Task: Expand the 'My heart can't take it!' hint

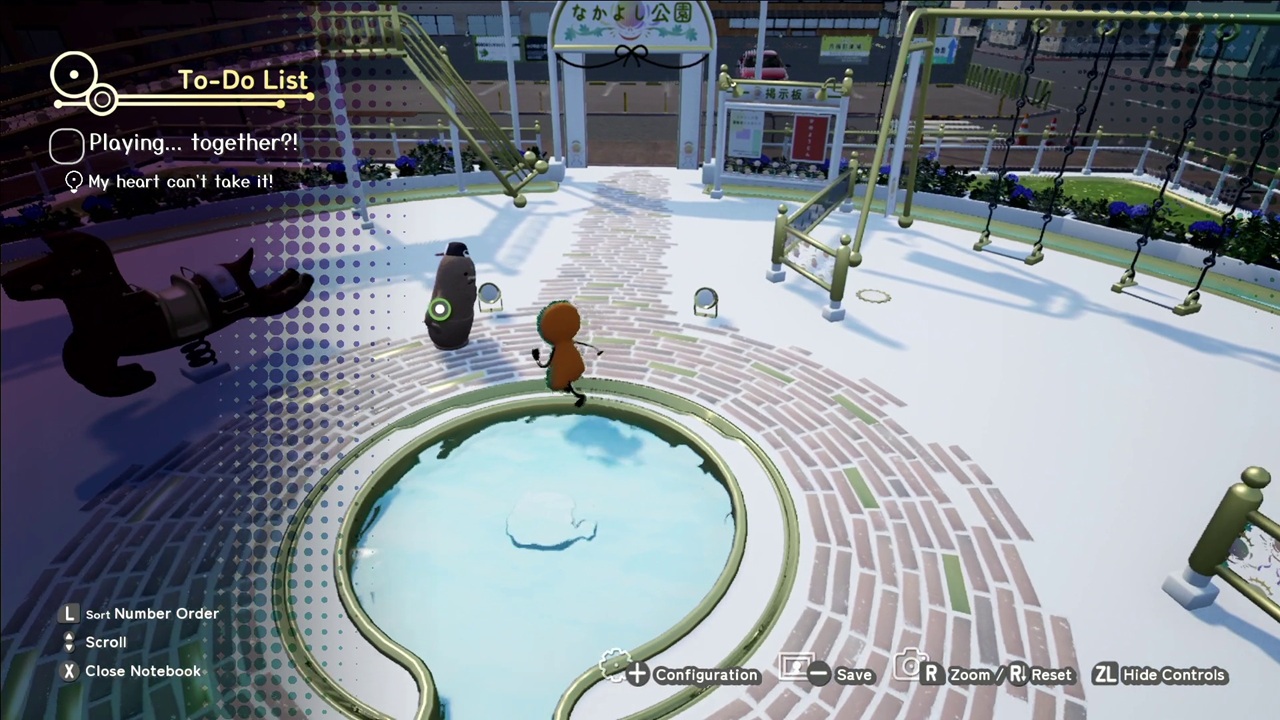Action: (x=180, y=181)
